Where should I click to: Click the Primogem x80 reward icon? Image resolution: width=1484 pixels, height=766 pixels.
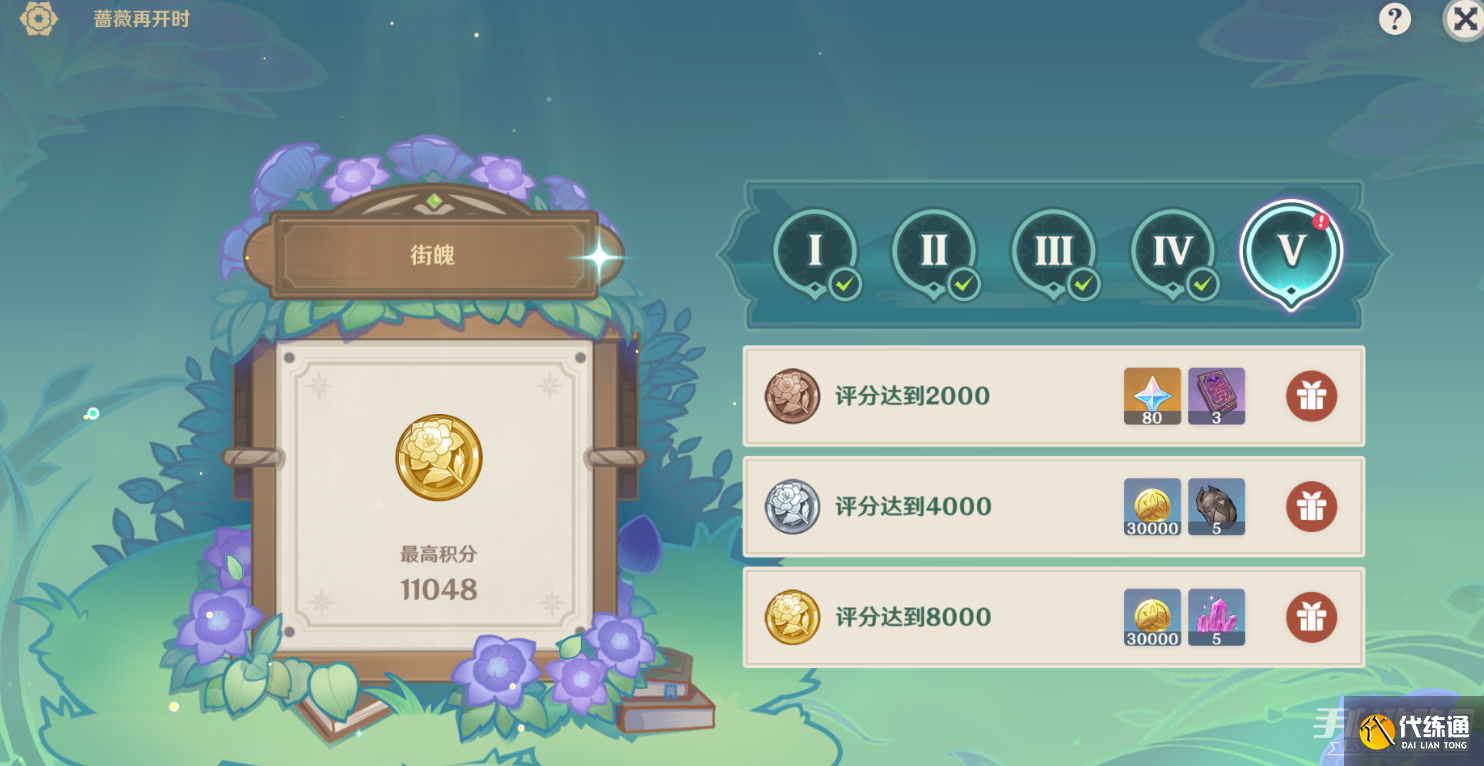(x=1151, y=396)
